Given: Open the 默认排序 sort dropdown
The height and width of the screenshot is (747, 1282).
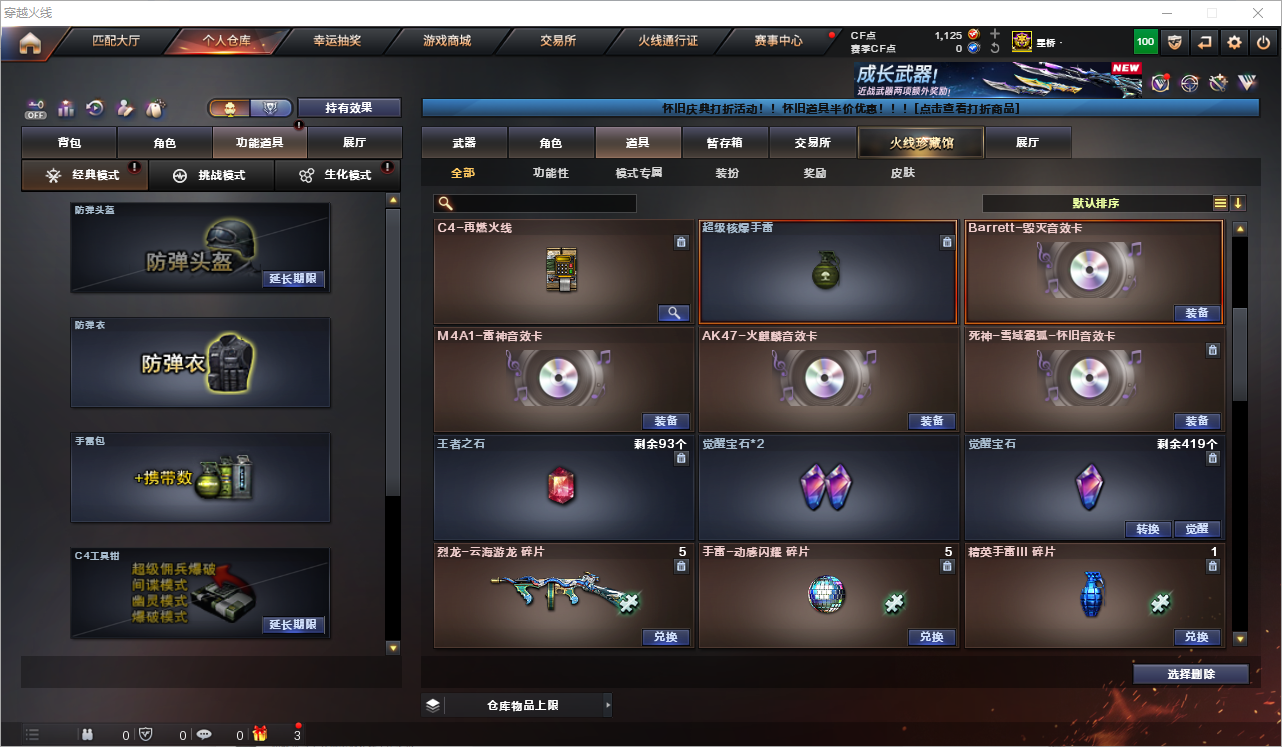Looking at the screenshot, I should (x=1096, y=203).
